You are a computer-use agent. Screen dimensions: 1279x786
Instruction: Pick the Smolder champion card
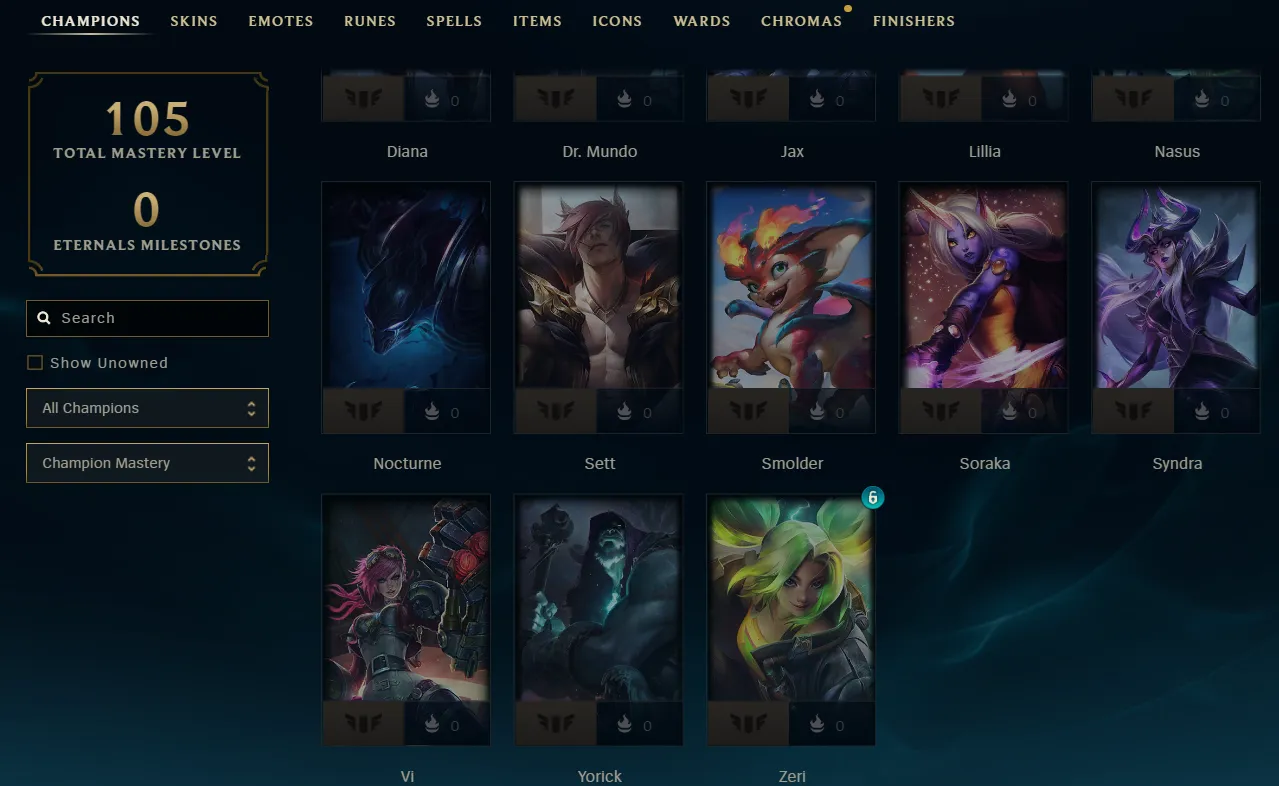791,288
